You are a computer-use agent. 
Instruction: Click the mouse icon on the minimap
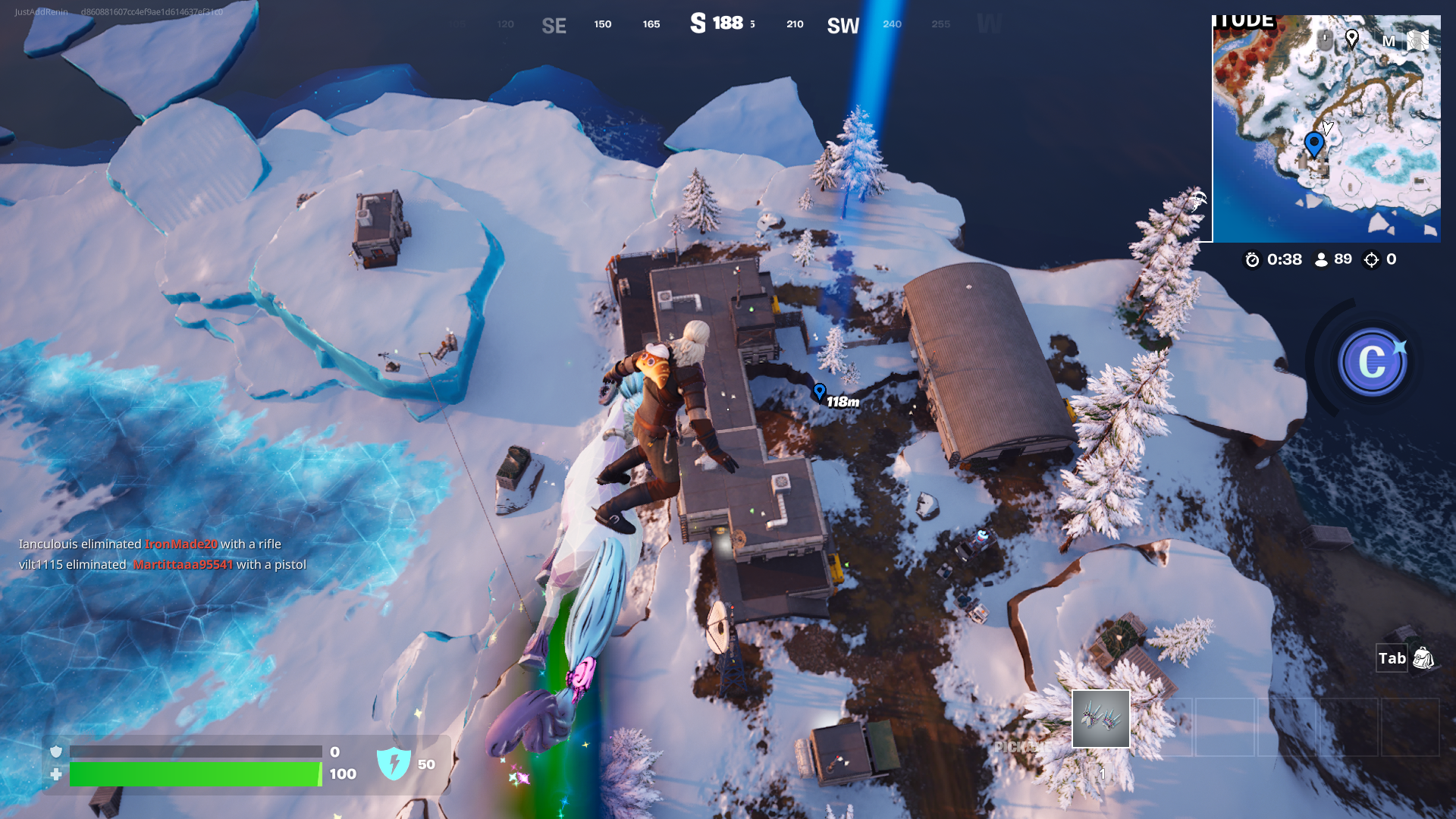click(x=1324, y=40)
